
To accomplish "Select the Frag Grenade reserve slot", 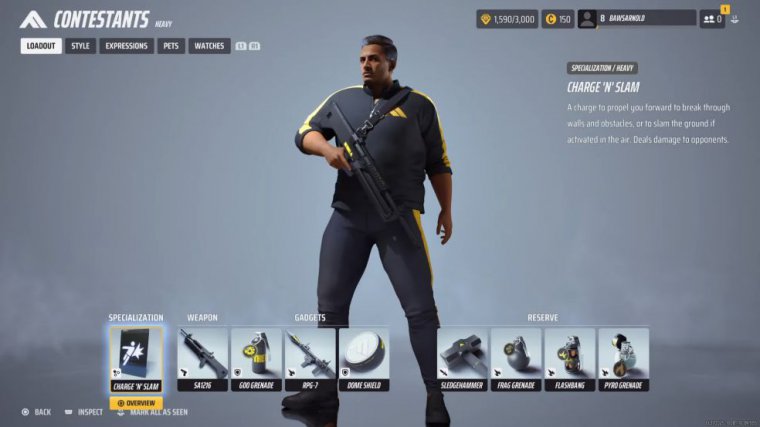I will pos(516,357).
